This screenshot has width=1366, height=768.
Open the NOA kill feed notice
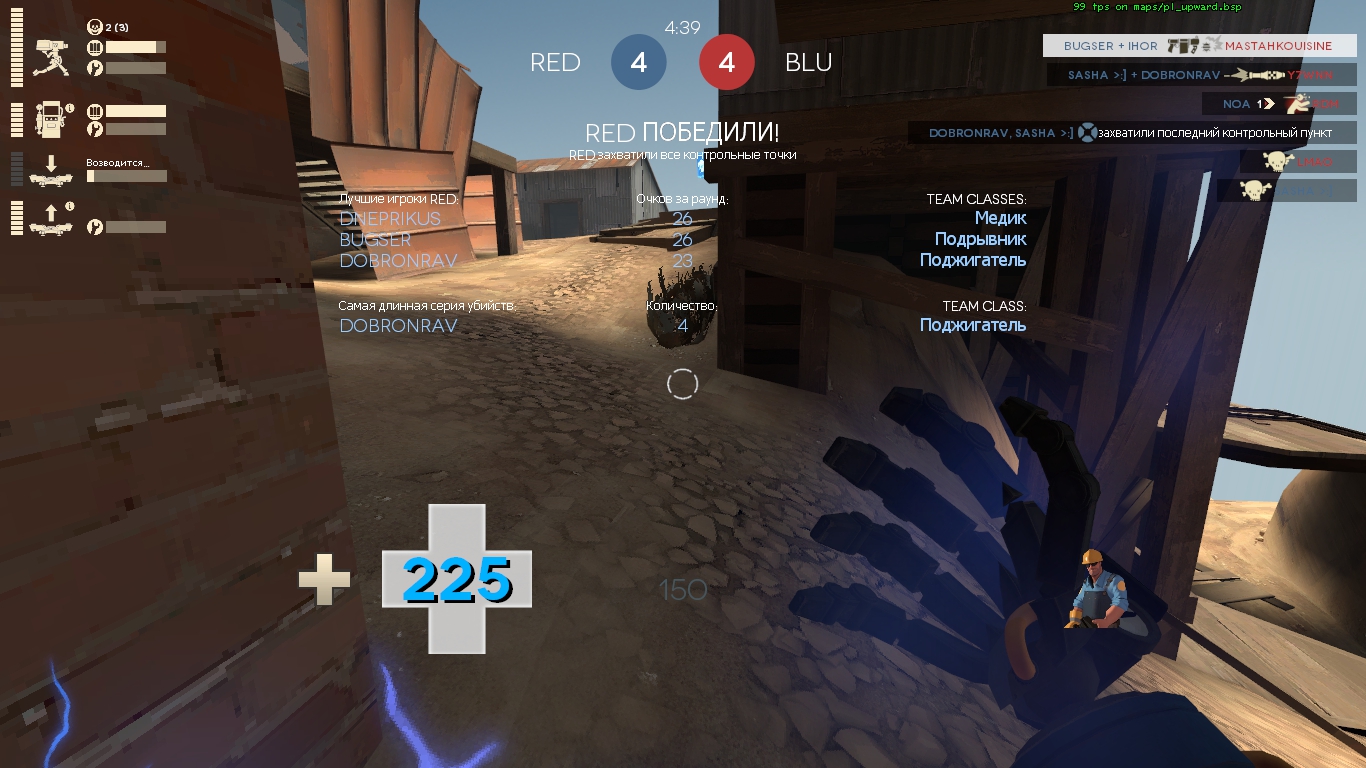coord(1279,104)
